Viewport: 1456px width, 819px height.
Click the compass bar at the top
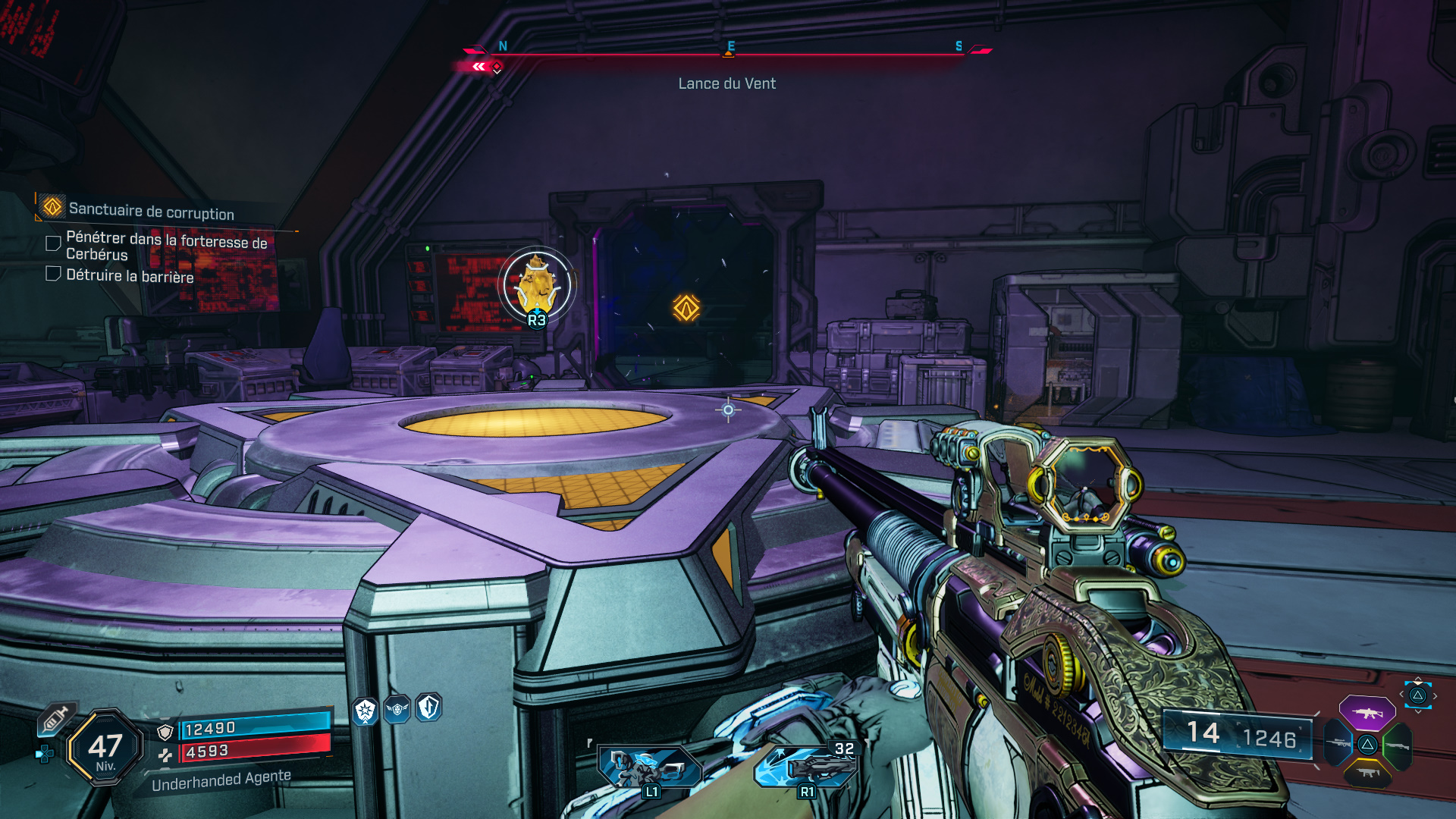point(728,53)
